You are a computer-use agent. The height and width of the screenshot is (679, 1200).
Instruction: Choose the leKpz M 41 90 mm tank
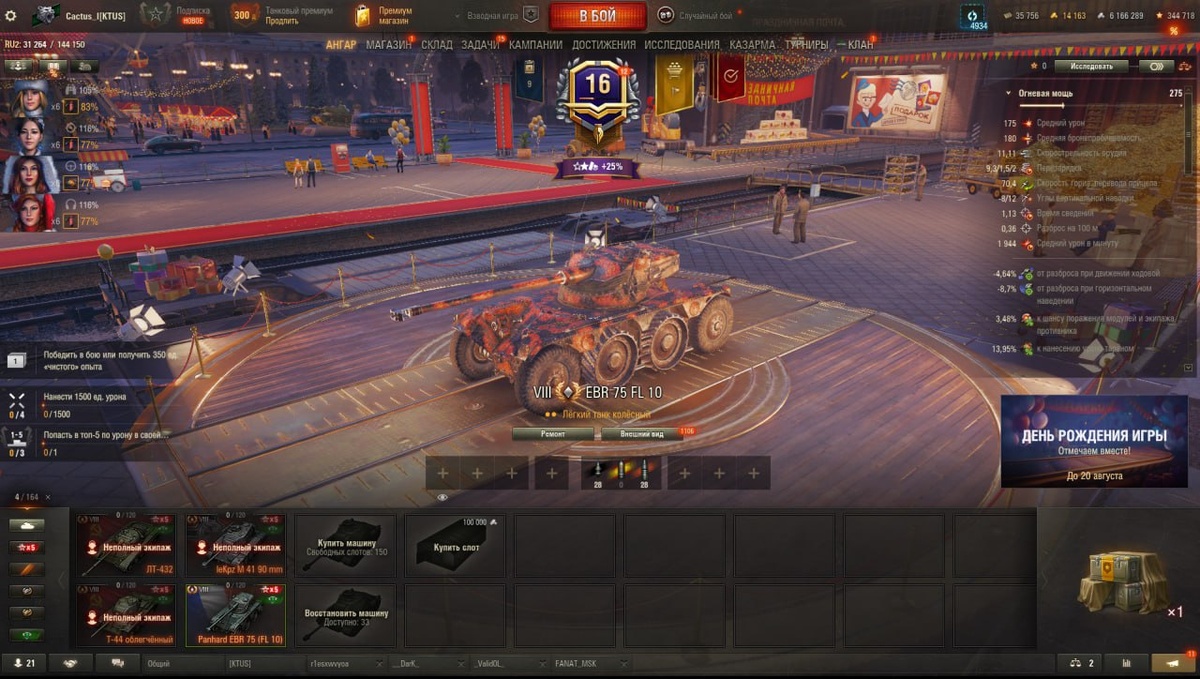point(236,545)
